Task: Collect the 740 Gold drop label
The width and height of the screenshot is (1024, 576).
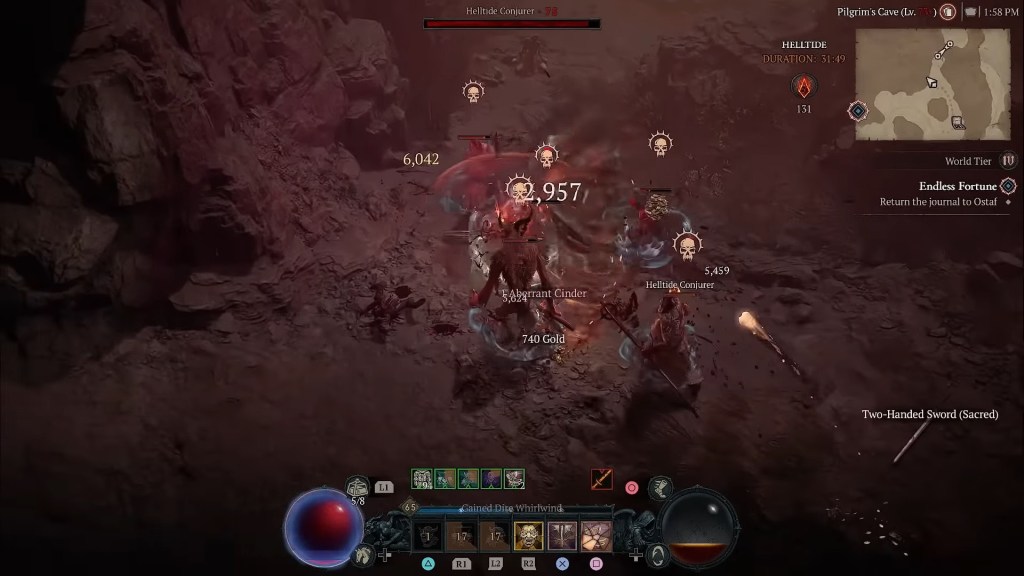Action: pyautogui.click(x=543, y=339)
